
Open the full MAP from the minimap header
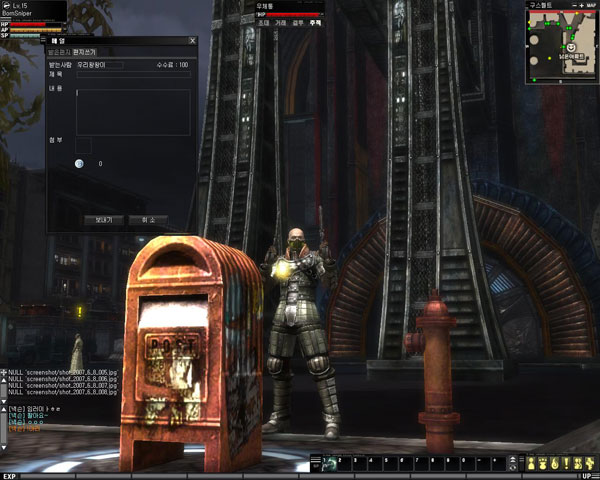[589, 6]
